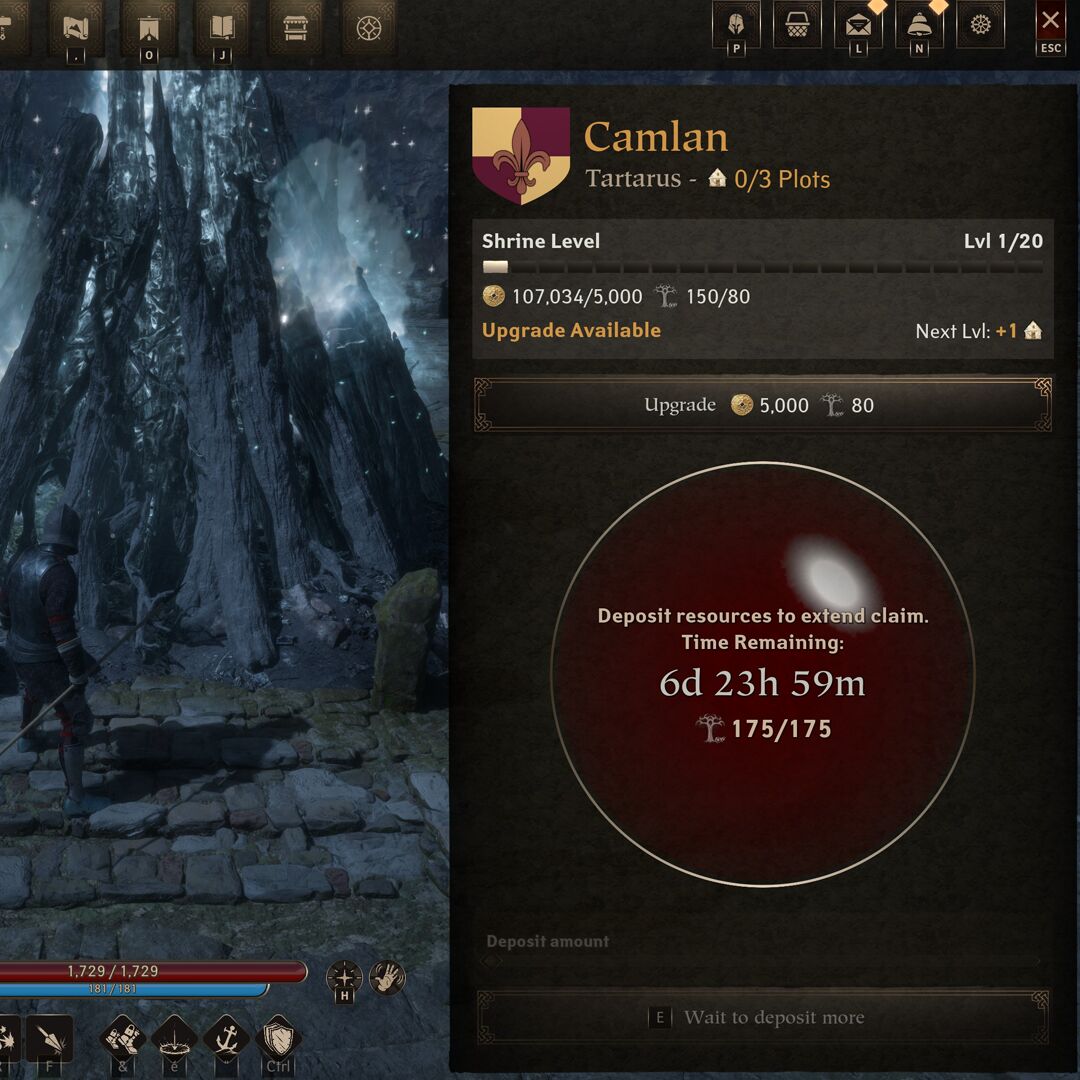
Task: Activate the spear thrust ability
Action: coord(50,1039)
